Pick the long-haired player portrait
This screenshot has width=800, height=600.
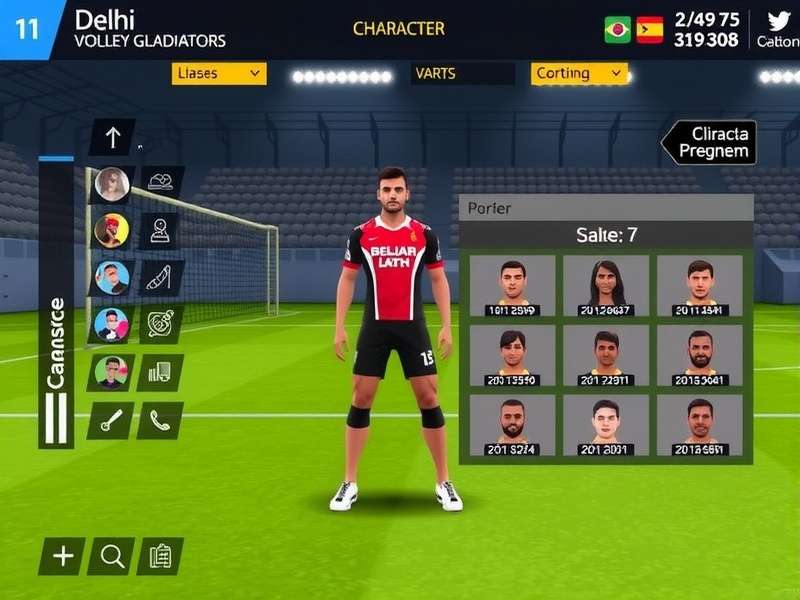(605, 285)
